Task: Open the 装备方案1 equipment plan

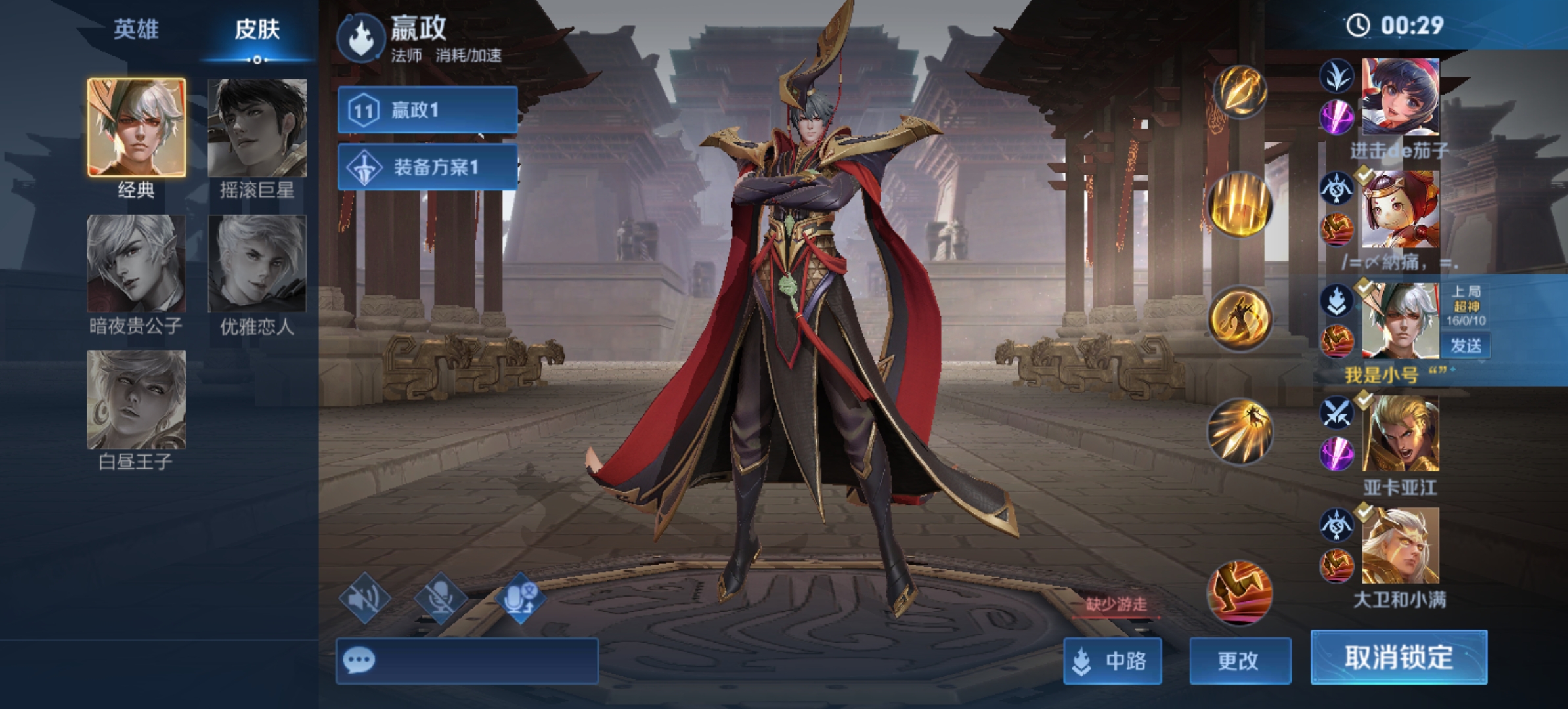Action: 427,167
